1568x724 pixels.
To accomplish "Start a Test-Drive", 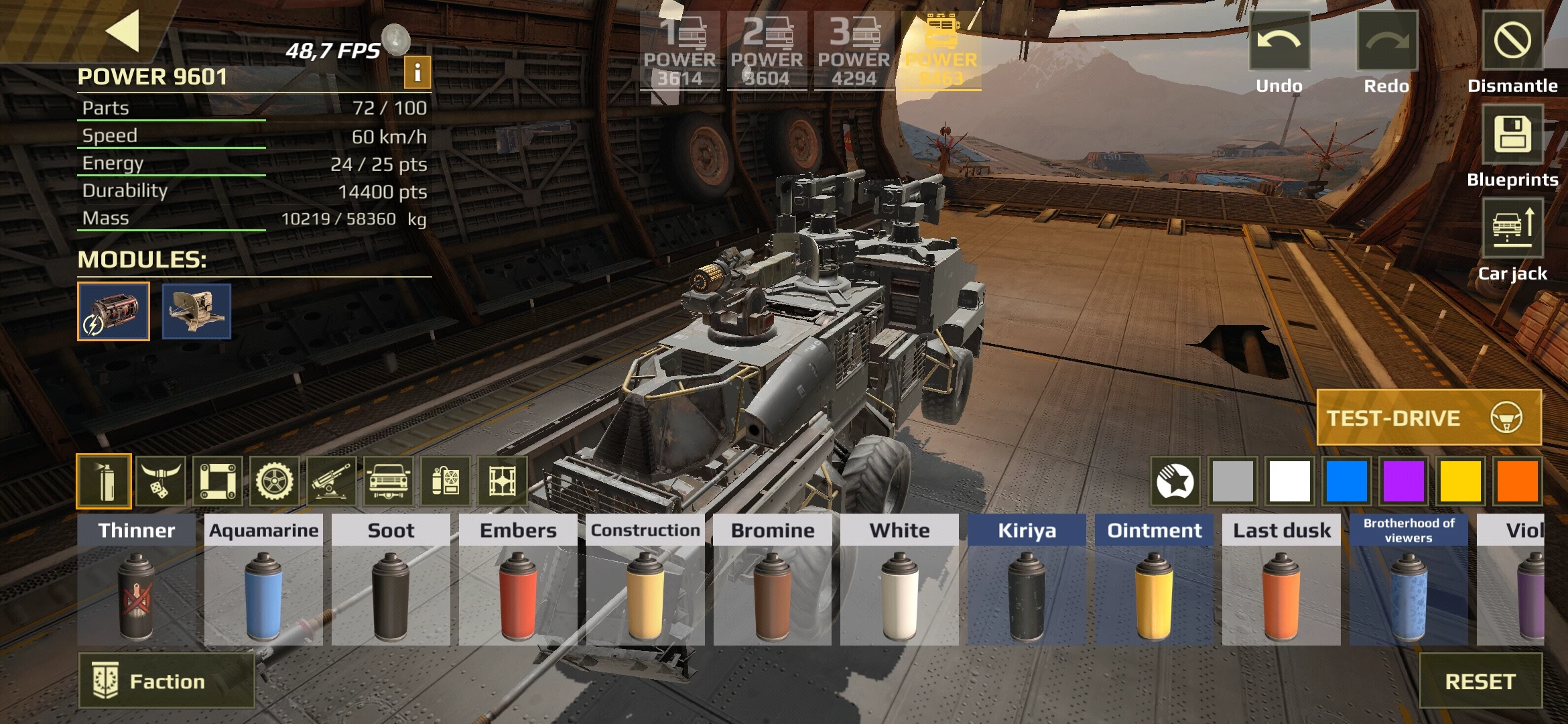I will pyautogui.click(x=1429, y=418).
